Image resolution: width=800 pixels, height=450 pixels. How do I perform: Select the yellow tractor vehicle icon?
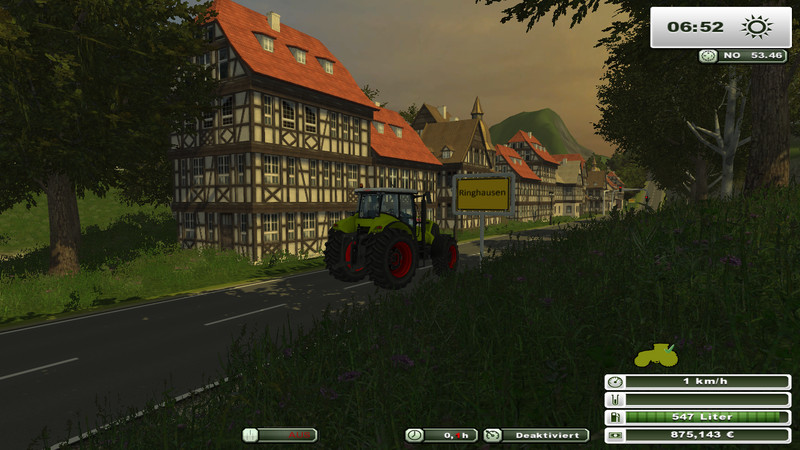click(656, 355)
